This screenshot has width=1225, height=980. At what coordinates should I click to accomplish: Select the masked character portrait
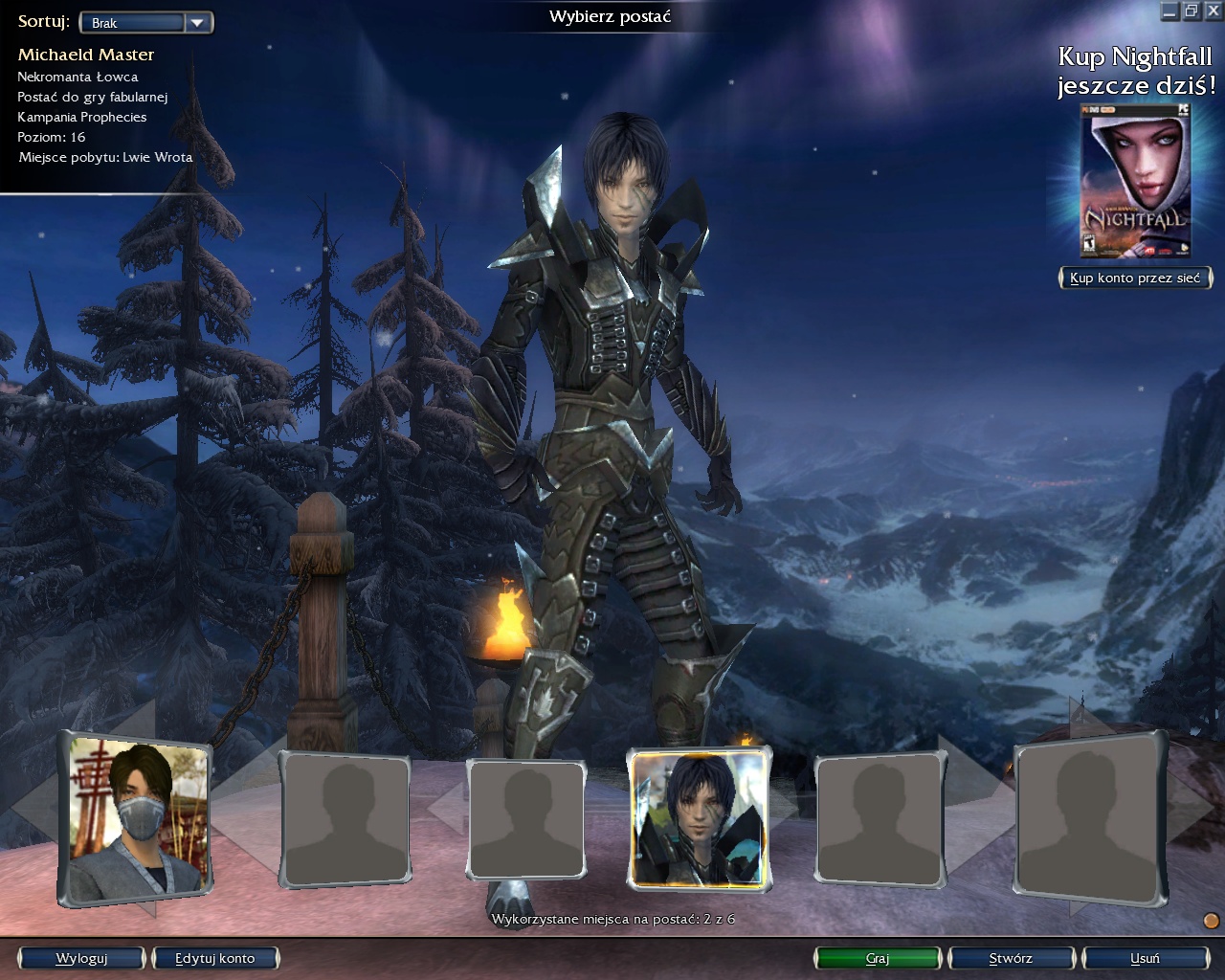(136, 820)
